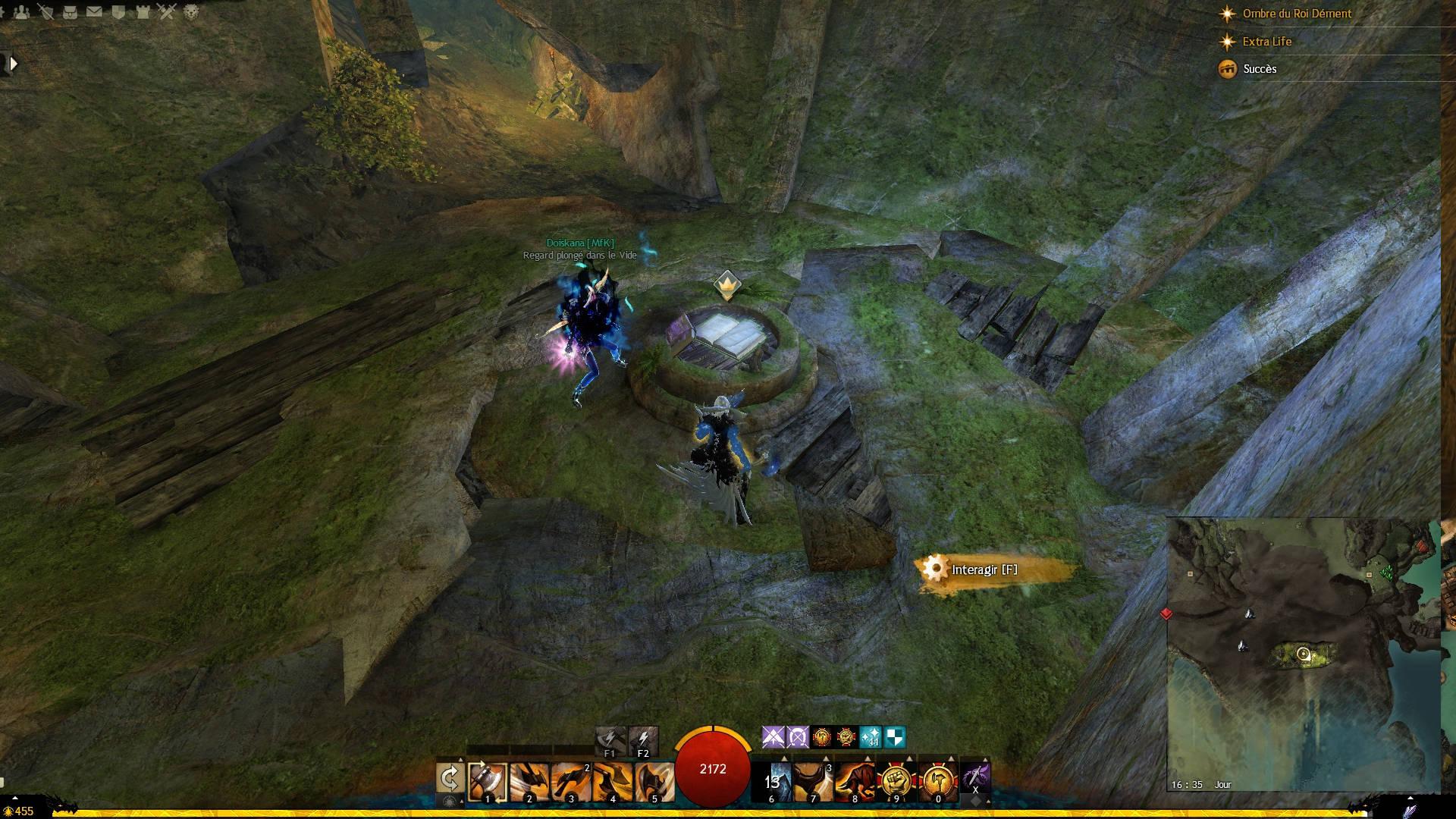Open the mail envelope icon
The width and height of the screenshot is (1456, 819).
[x=94, y=11]
